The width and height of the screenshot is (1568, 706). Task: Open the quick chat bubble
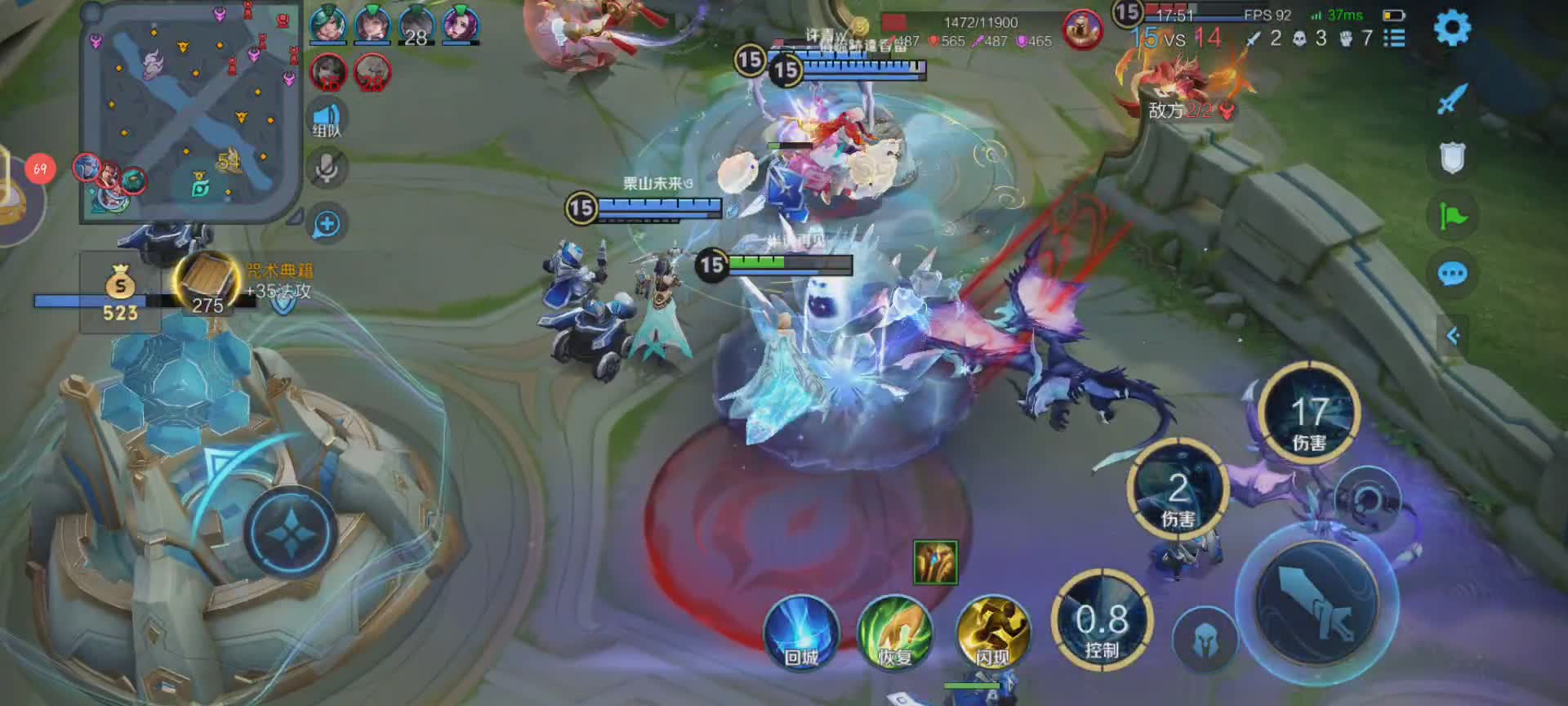pyautogui.click(x=1452, y=274)
